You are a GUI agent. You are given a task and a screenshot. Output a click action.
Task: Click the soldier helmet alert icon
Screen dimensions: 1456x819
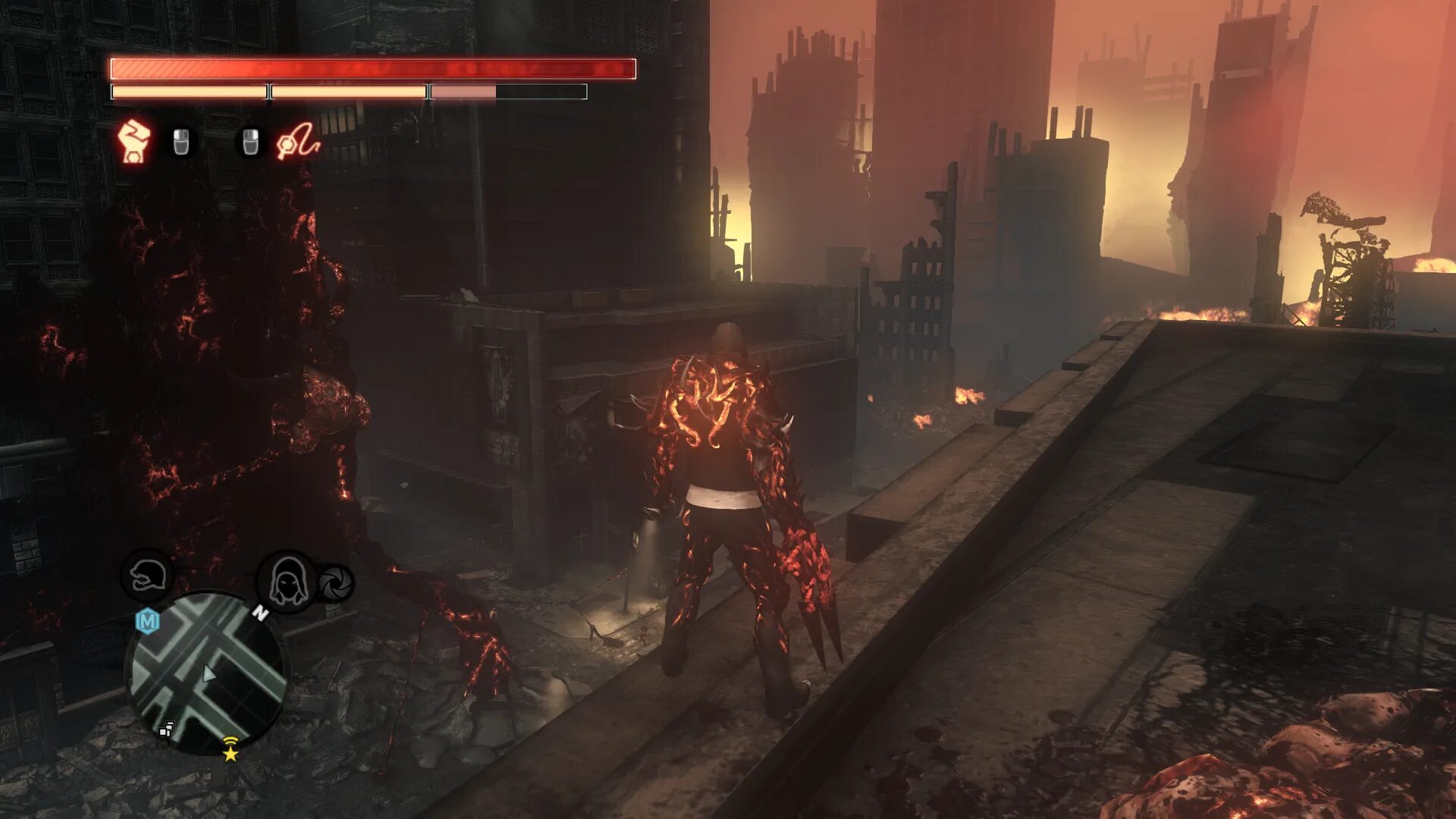click(x=146, y=576)
